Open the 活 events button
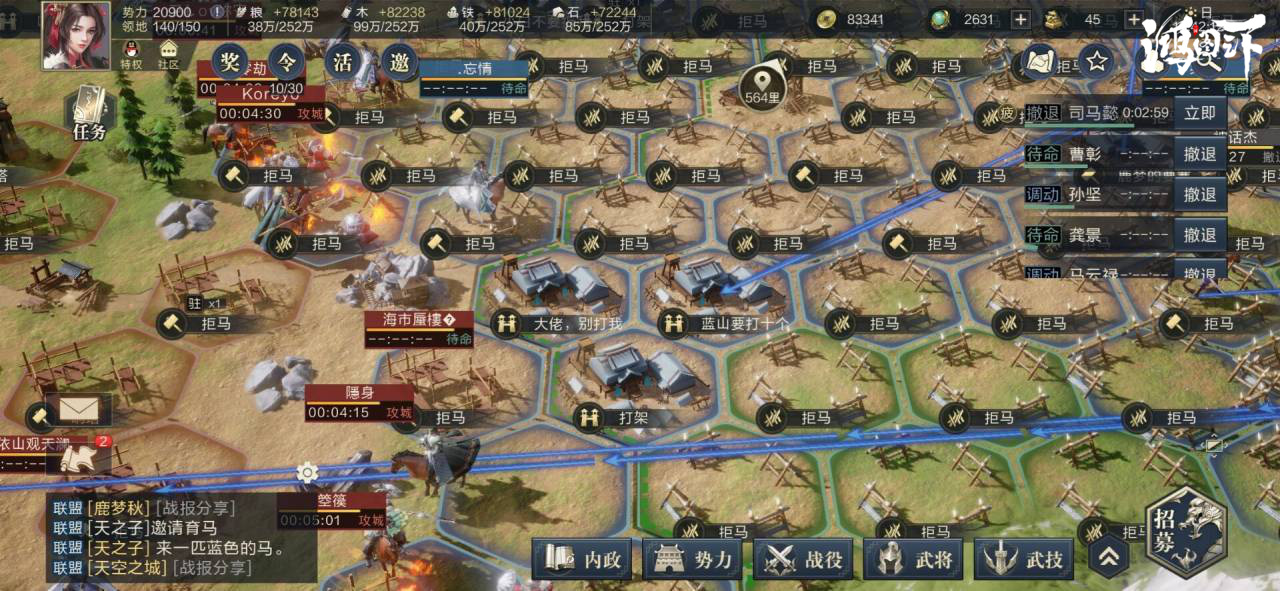The width and height of the screenshot is (1280, 591). click(x=343, y=63)
